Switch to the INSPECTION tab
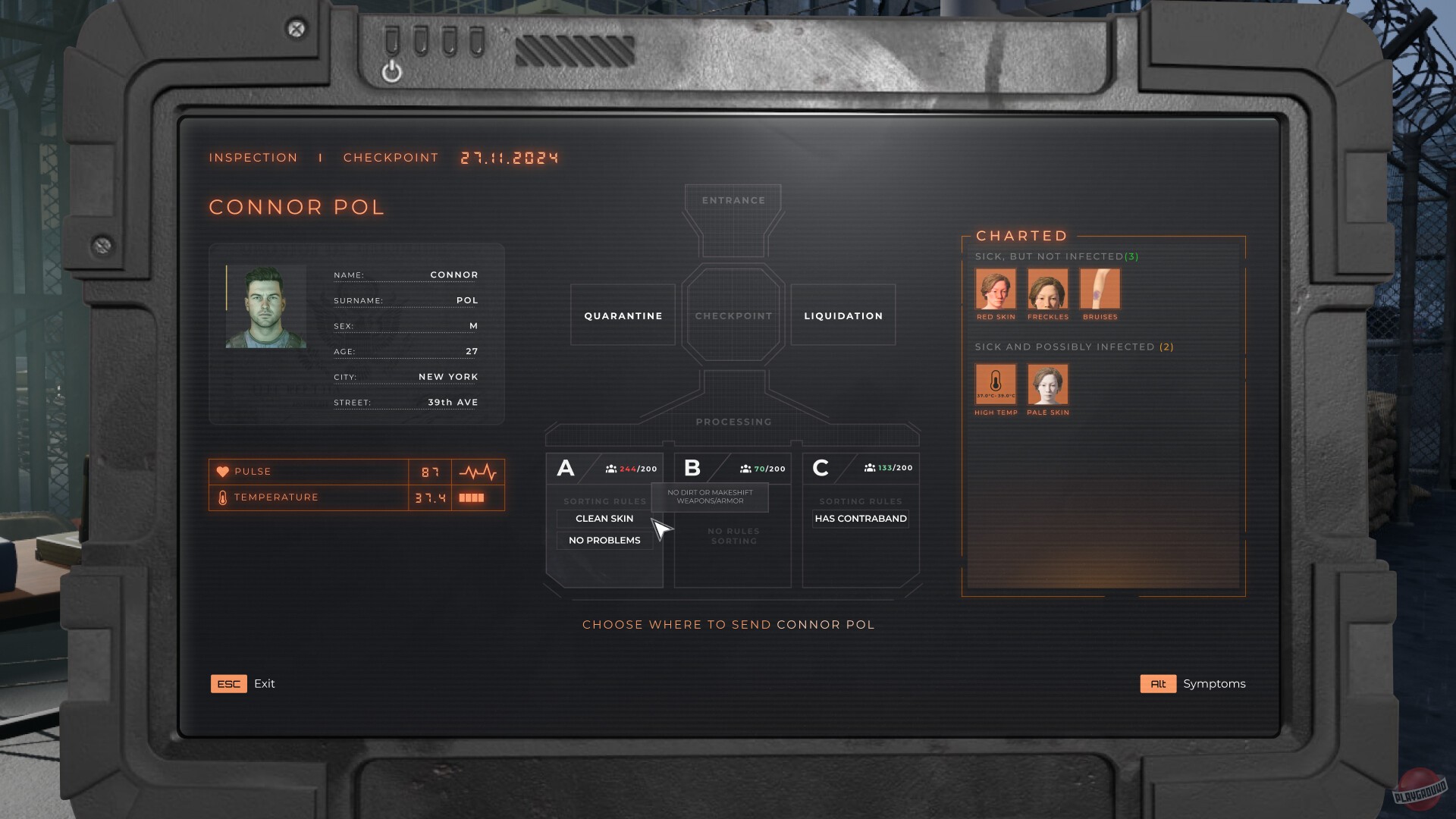Screen dimensions: 1456x819 (253, 157)
